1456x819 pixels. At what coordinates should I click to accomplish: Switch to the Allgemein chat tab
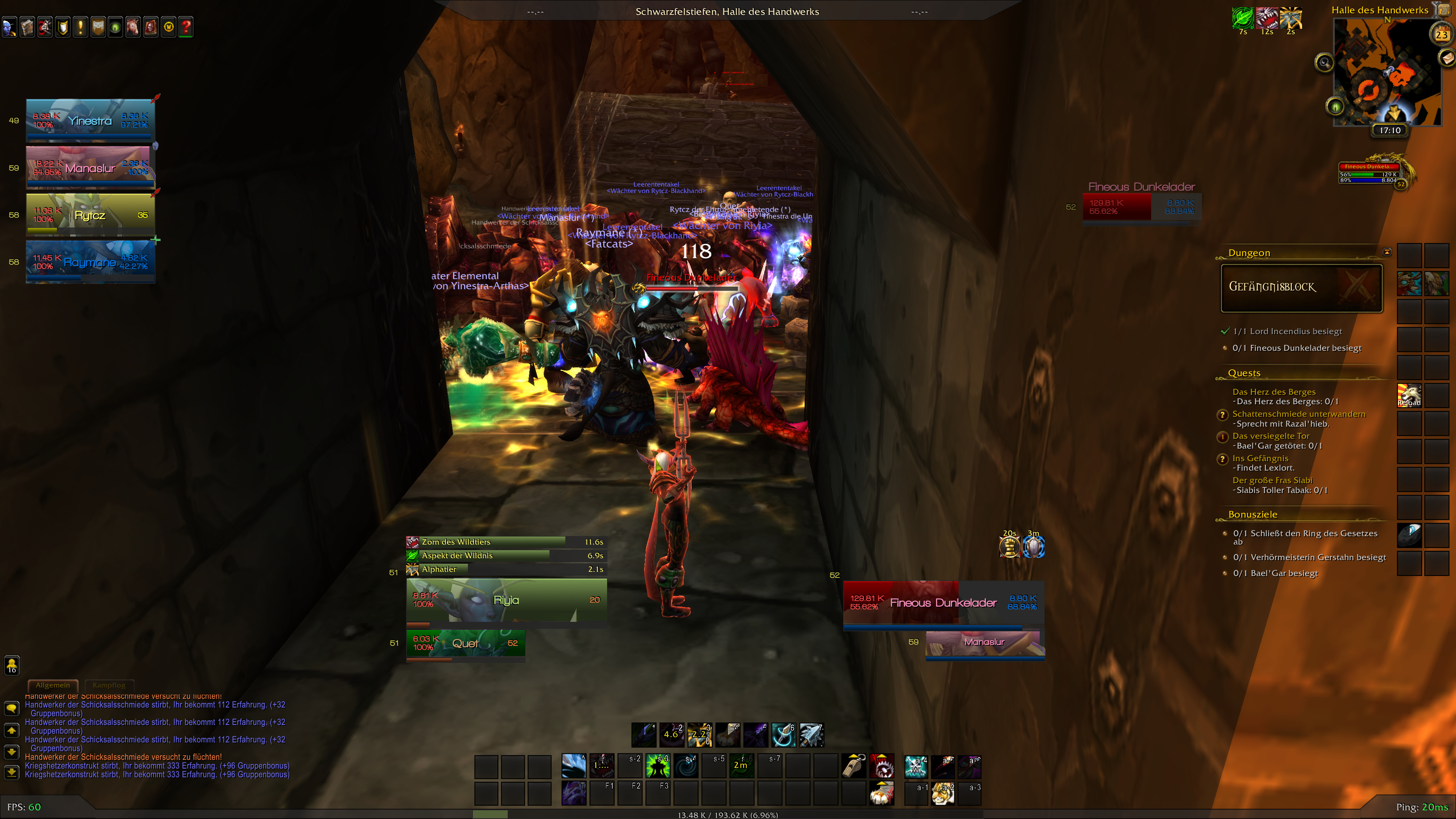pos(53,685)
